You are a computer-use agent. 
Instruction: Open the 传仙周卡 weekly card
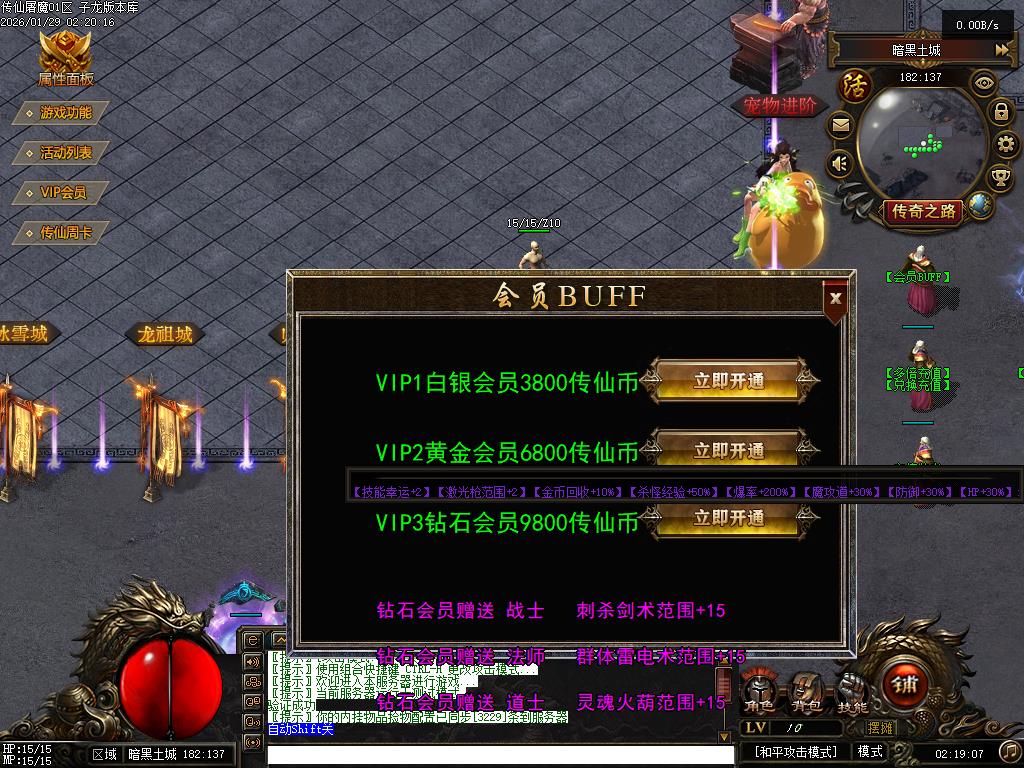pyautogui.click(x=63, y=233)
